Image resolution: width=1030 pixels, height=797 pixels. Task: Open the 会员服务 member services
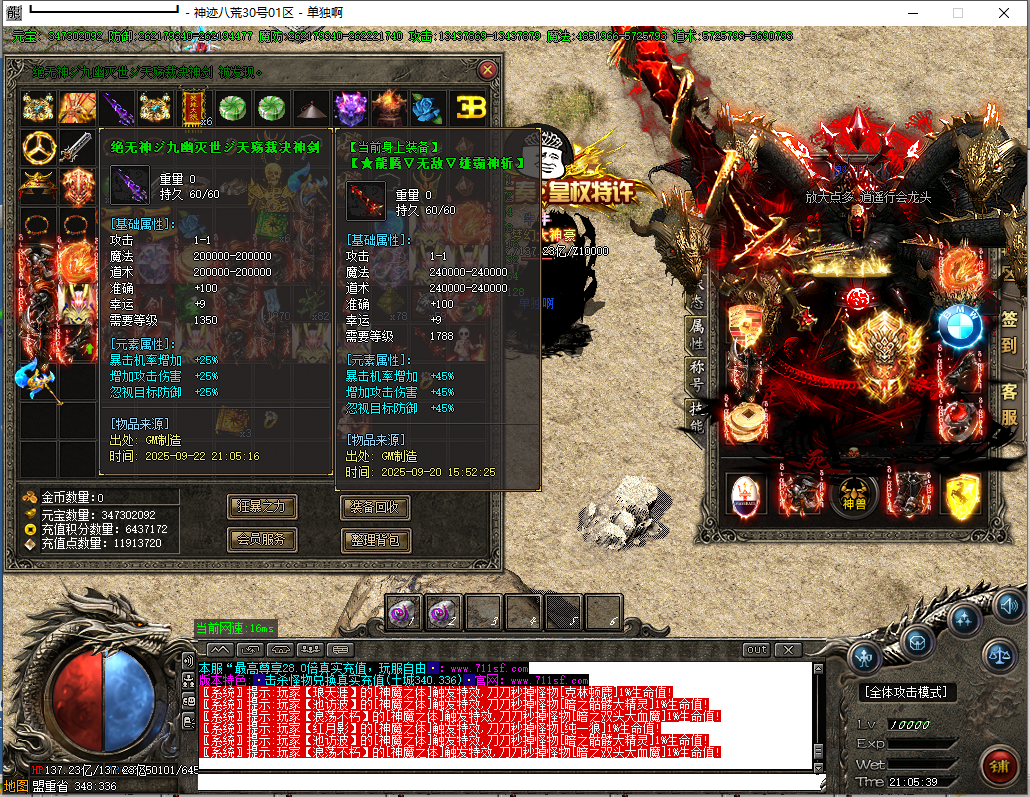coord(262,540)
